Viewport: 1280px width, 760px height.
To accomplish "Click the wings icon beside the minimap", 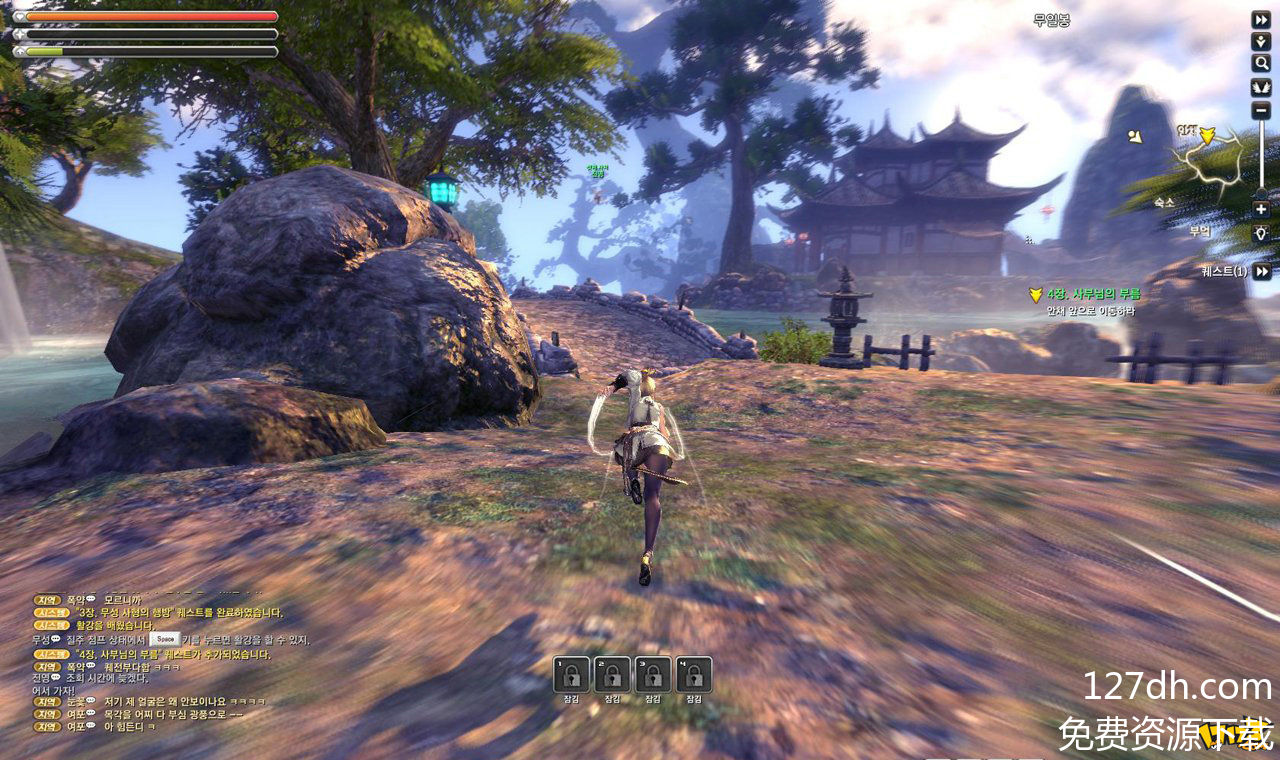I will point(1261,86).
